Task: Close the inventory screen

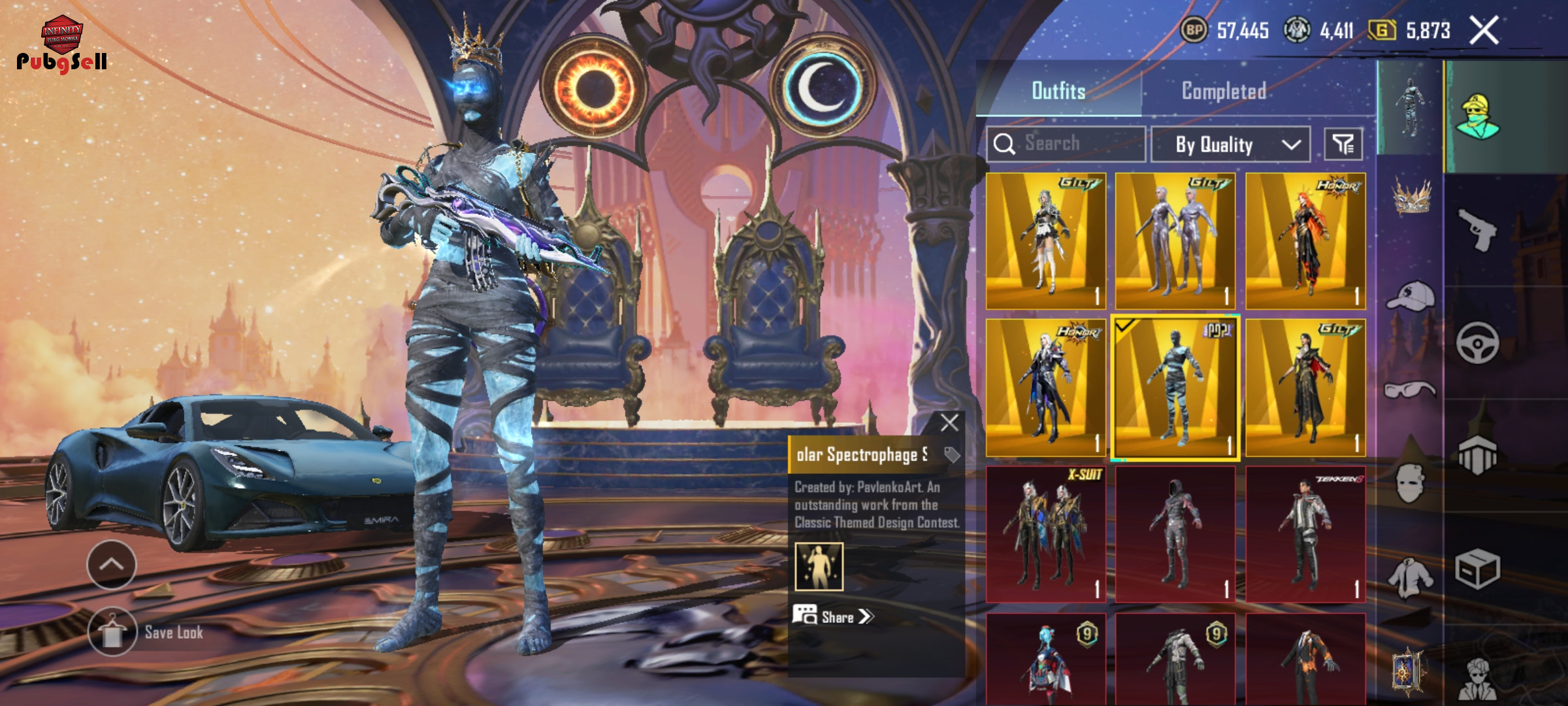Action: [x=1484, y=31]
